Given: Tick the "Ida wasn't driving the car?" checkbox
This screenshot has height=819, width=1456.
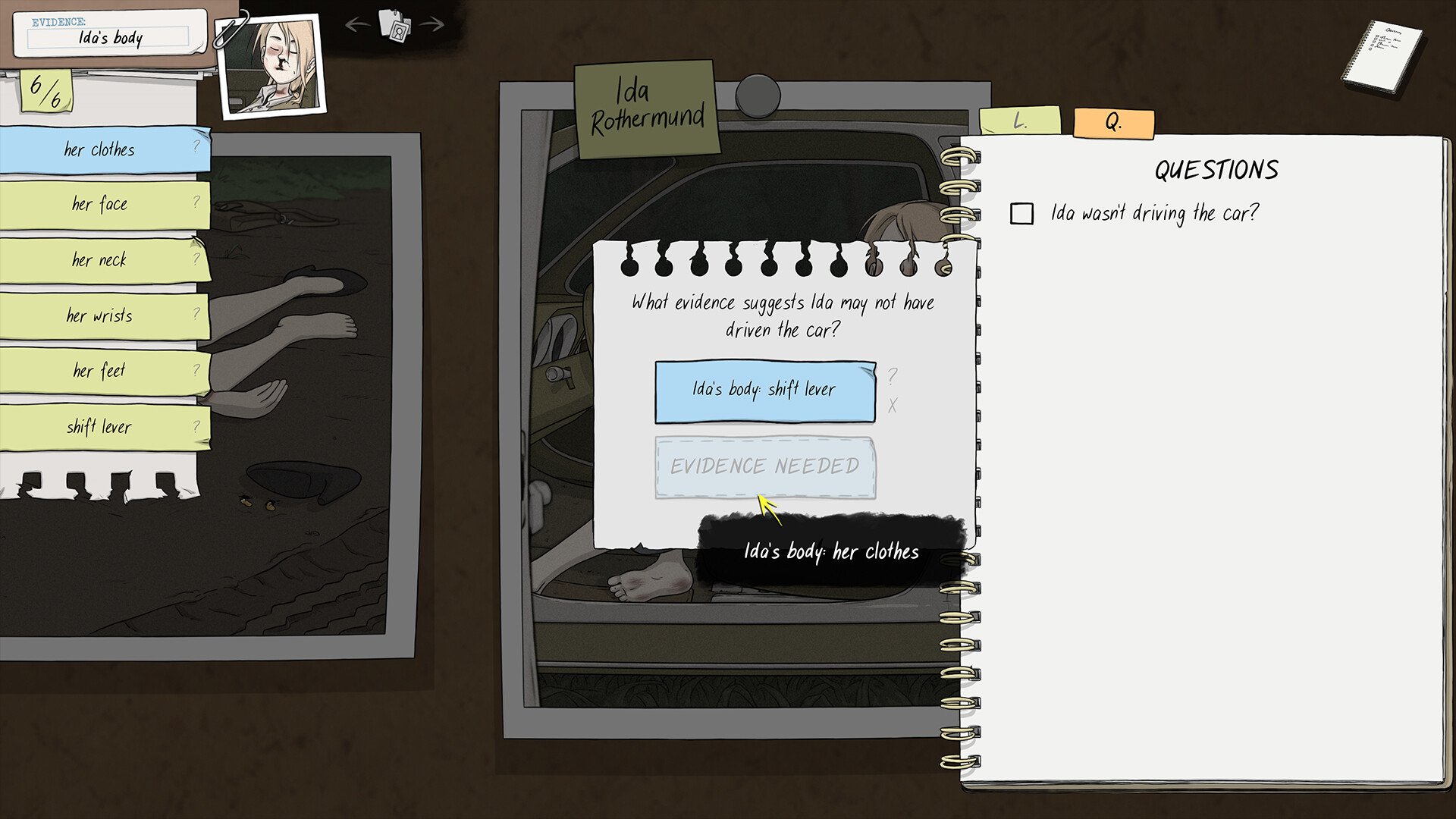Looking at the screenshot, I should point(1021,214).
